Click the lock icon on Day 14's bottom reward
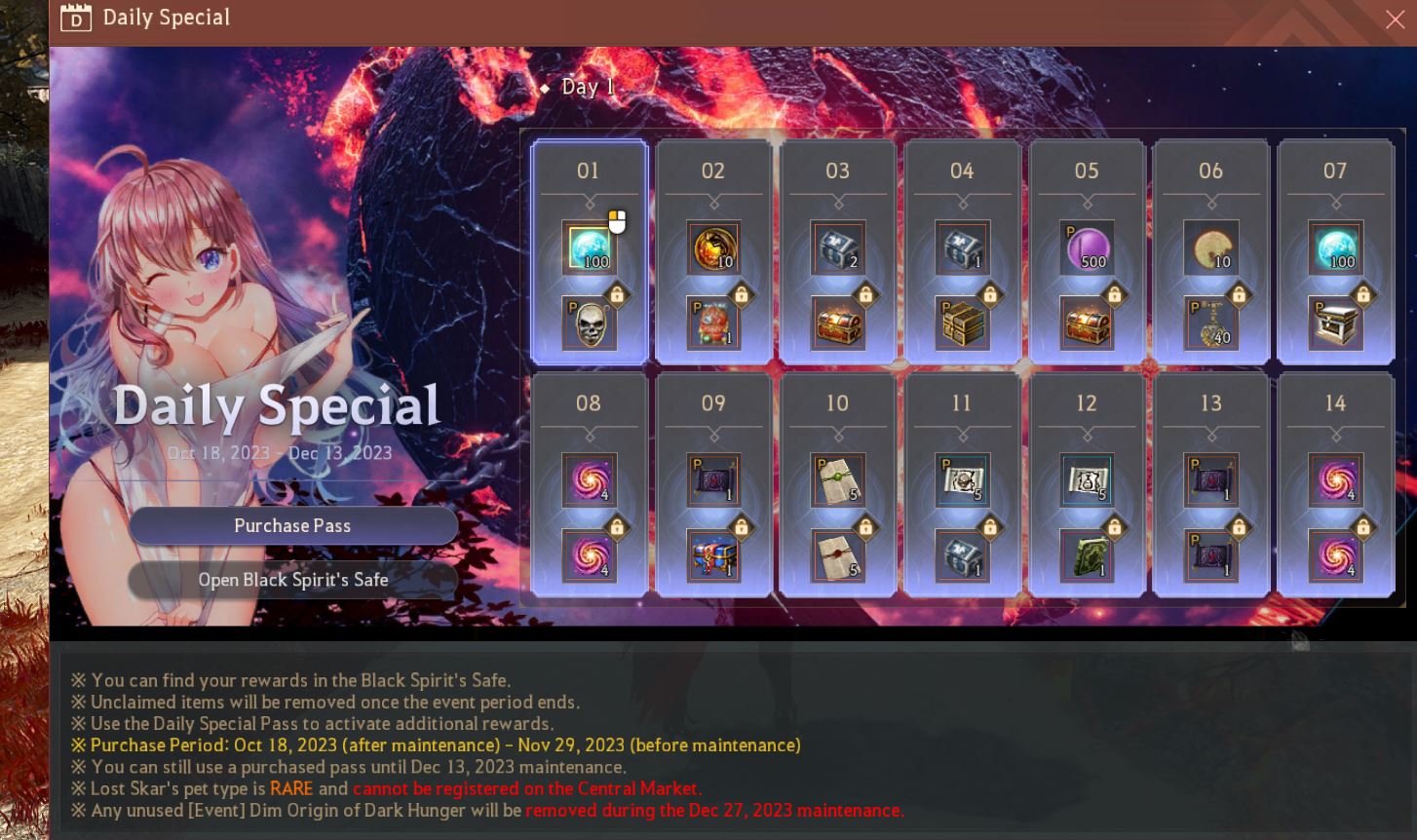Screen dimensions: 1417x840 (1362, 527)
